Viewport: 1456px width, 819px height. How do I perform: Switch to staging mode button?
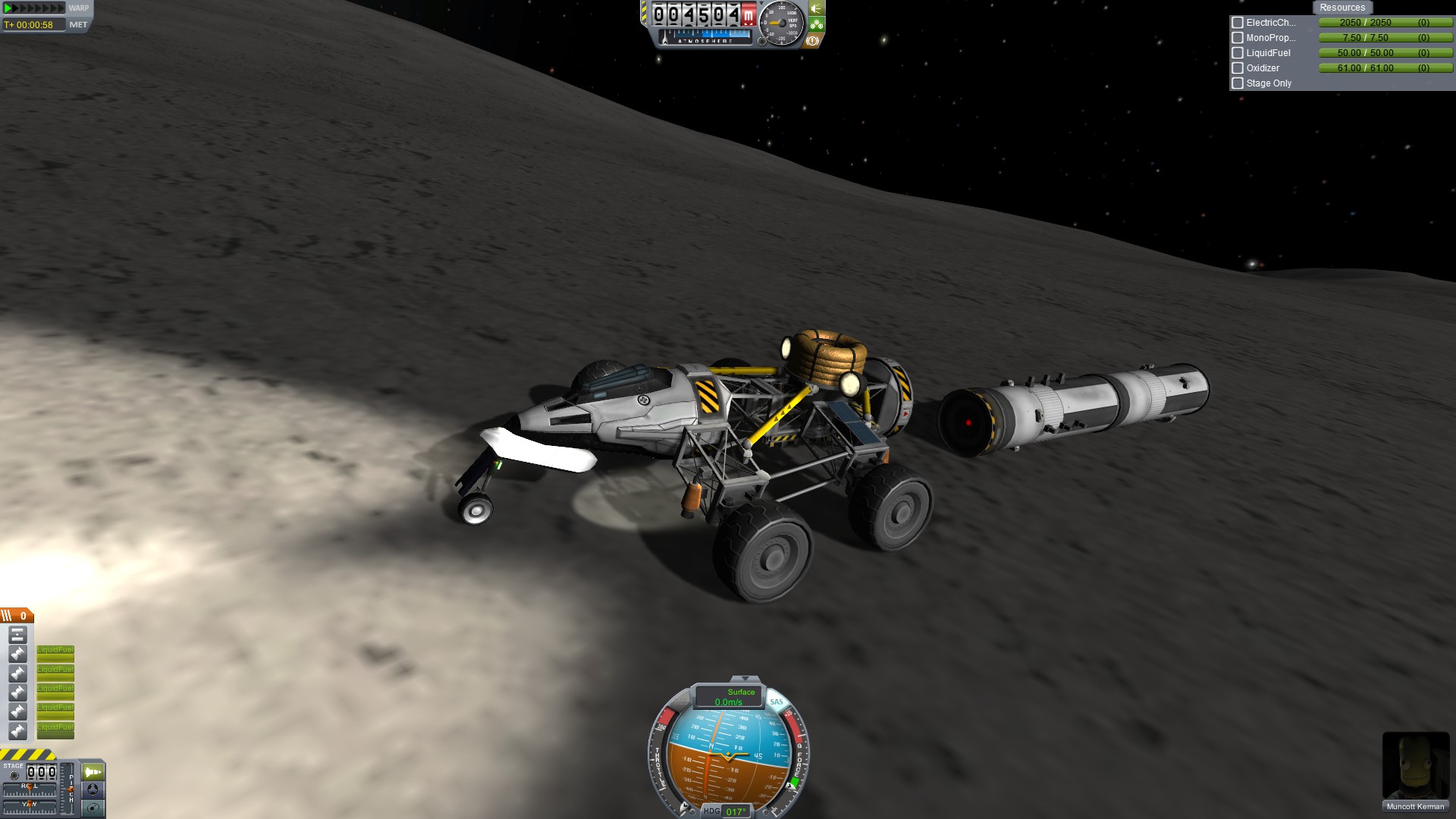pos(93,772)
